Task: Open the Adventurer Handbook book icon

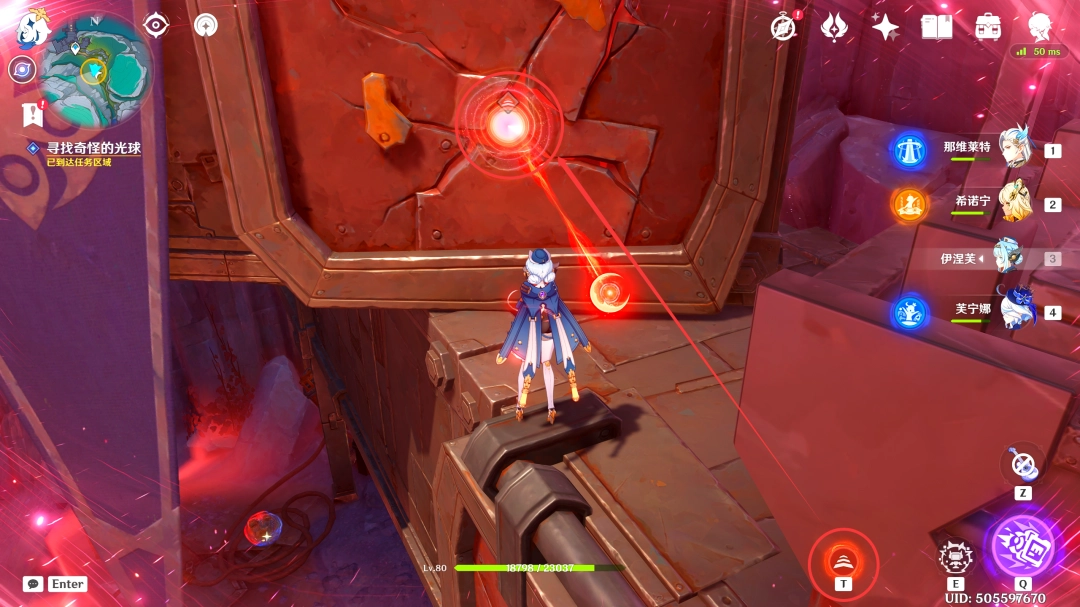Action: 936,27
